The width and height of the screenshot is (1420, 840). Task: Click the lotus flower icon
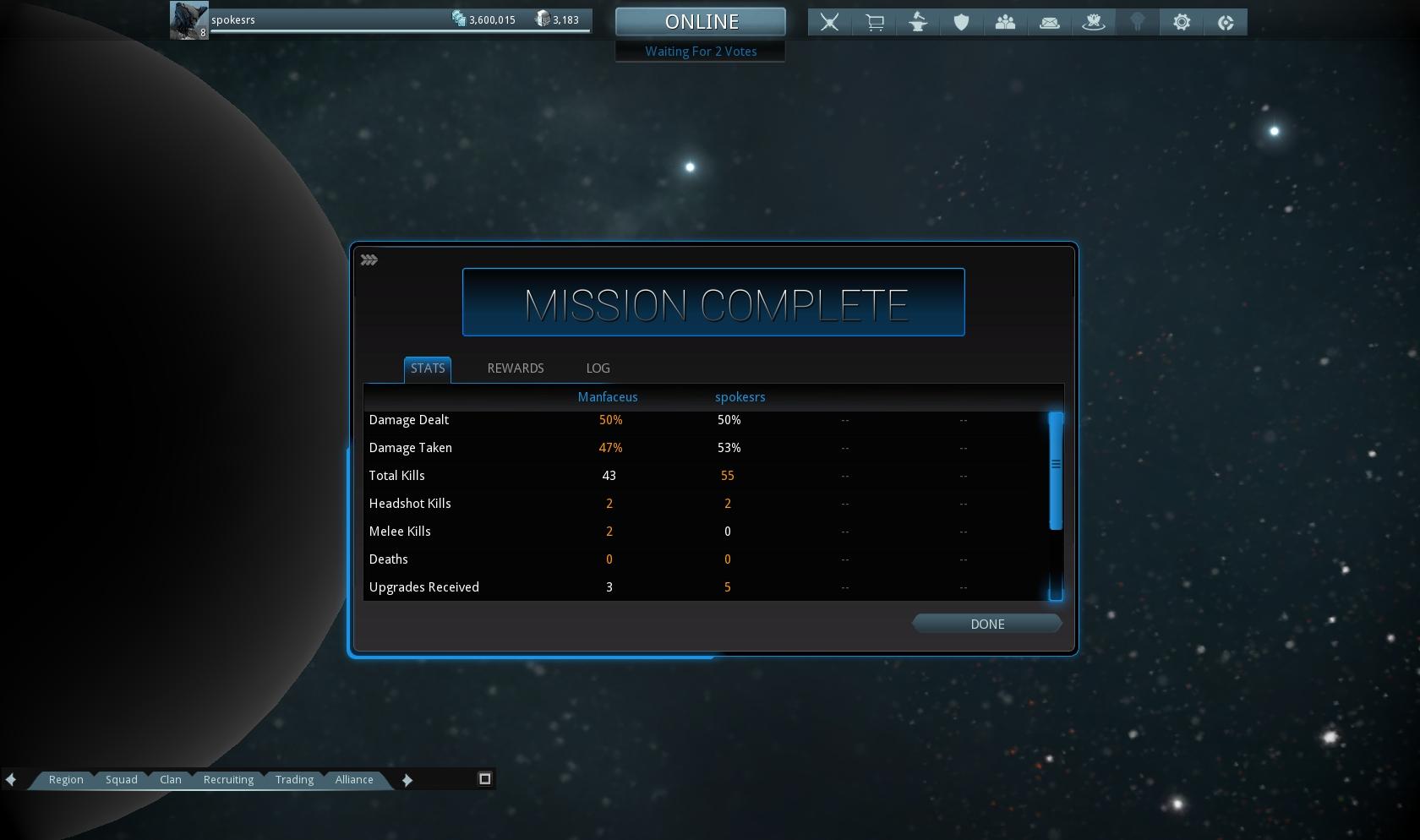(1093, 22)
